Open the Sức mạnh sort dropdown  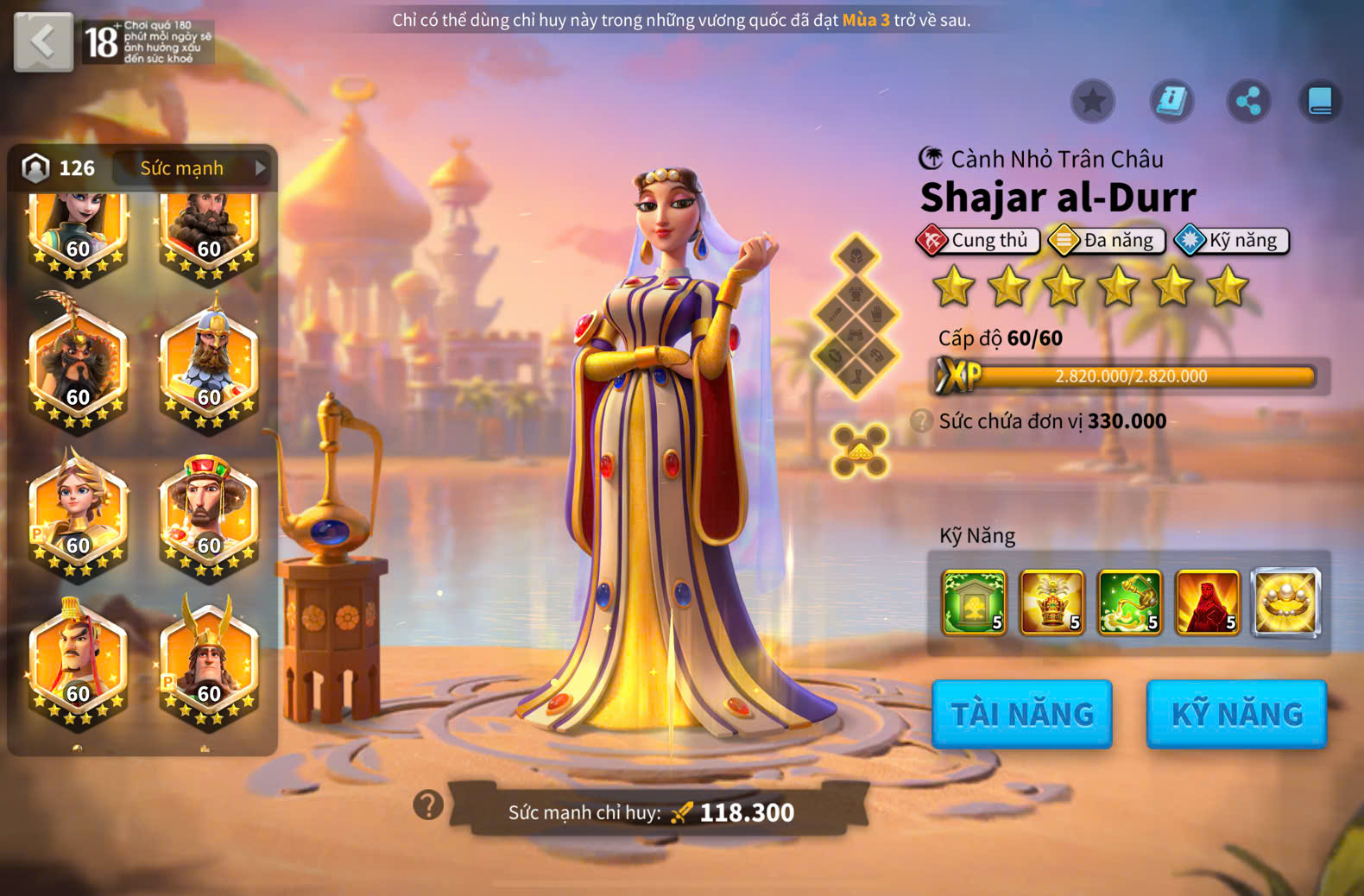[193, 167]
